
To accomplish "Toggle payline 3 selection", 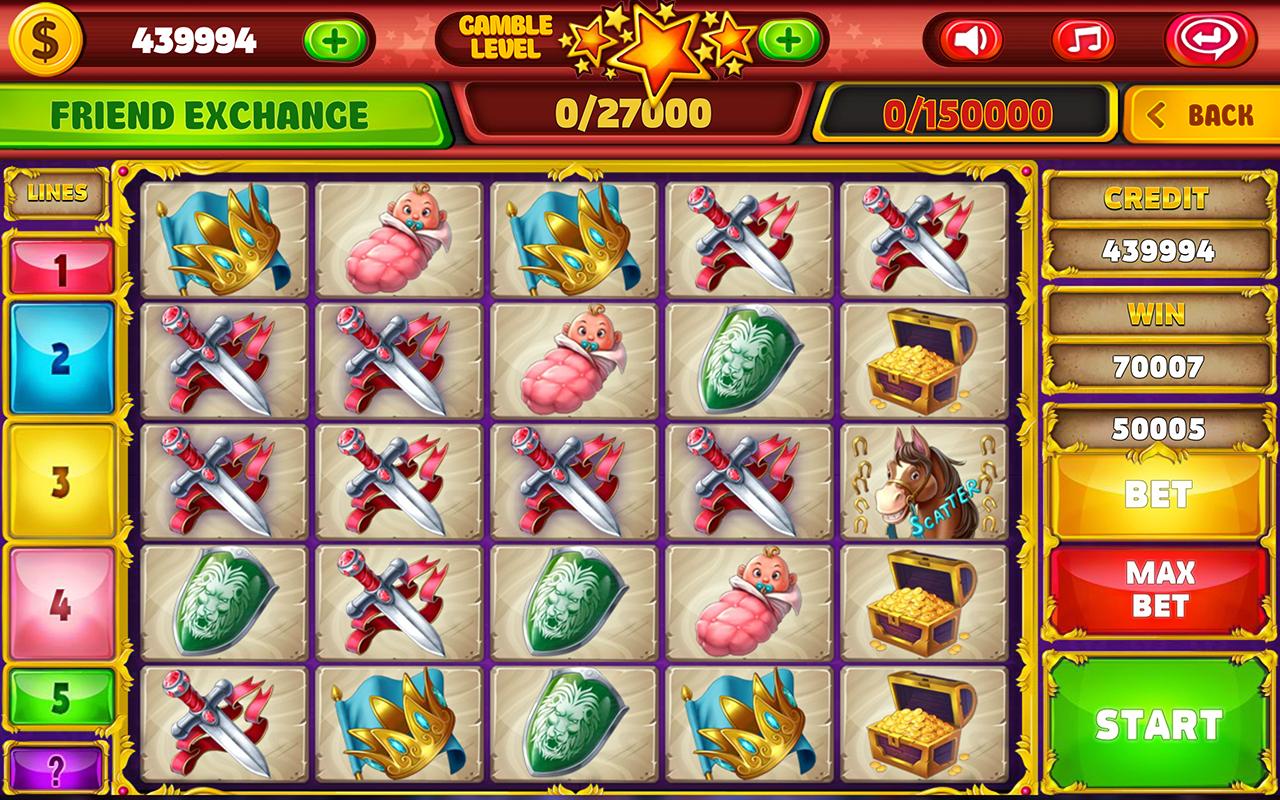I will click(x=60, y=480).
